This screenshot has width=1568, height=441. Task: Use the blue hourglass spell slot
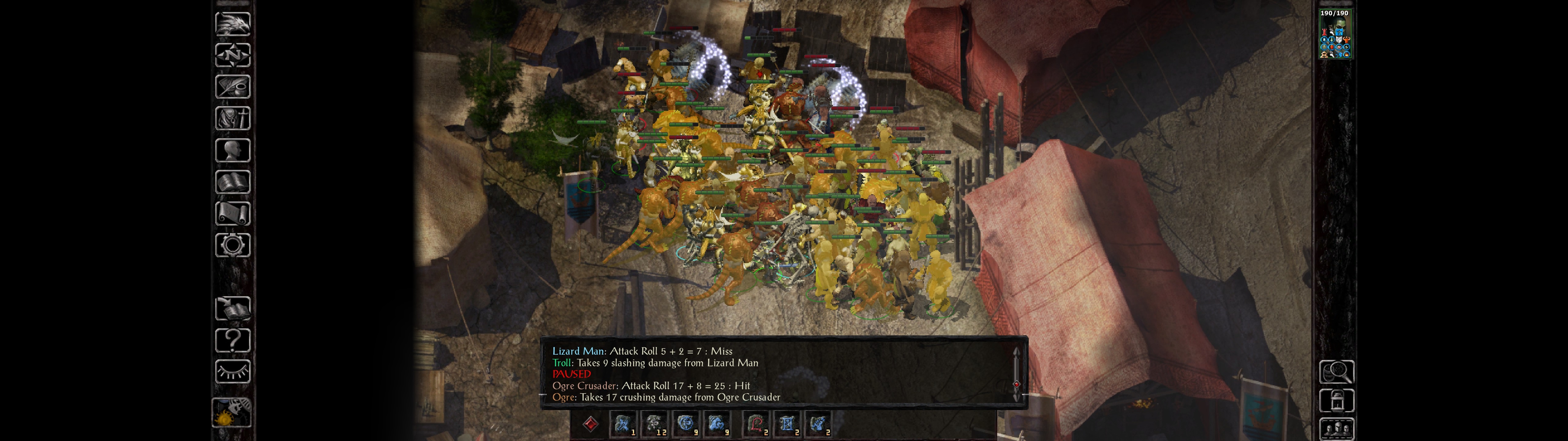tap(787, 424)
